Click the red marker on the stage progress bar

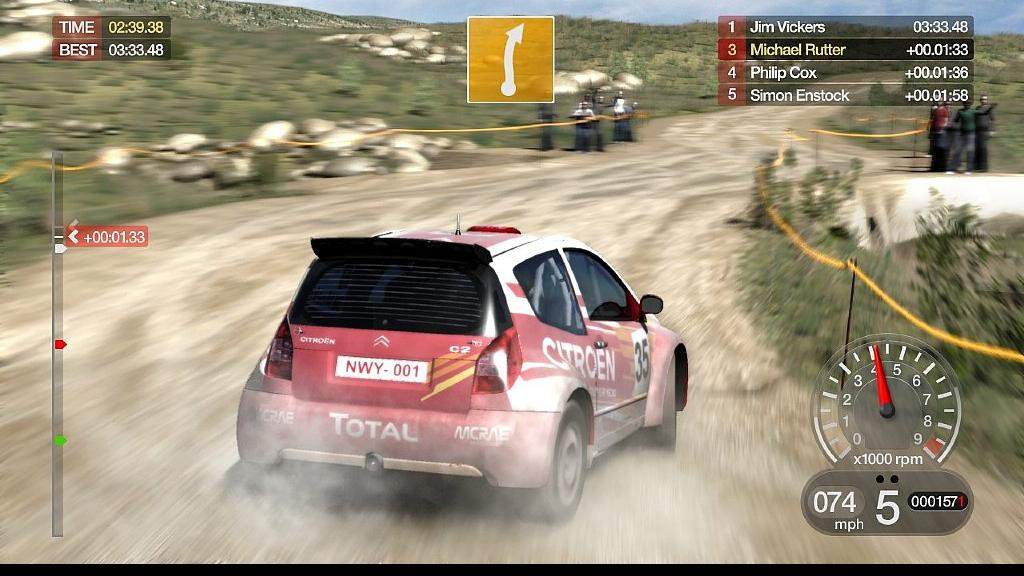60,344
